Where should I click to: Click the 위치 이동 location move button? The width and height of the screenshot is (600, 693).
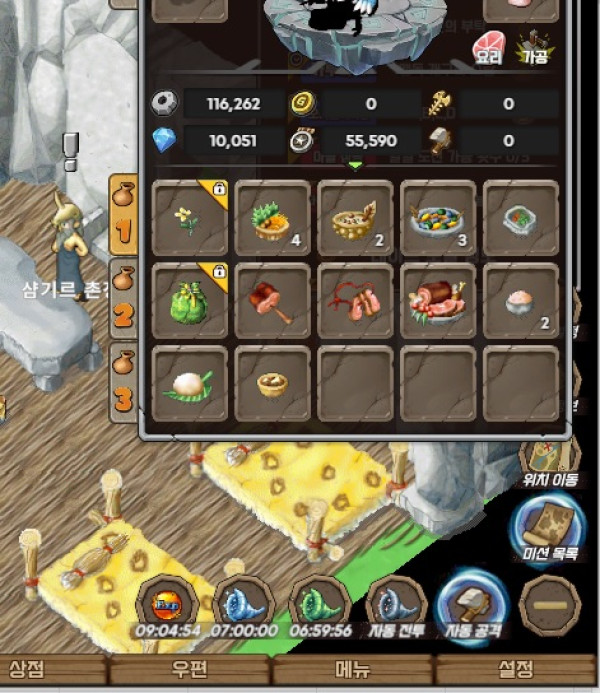(x=549, y=463)
